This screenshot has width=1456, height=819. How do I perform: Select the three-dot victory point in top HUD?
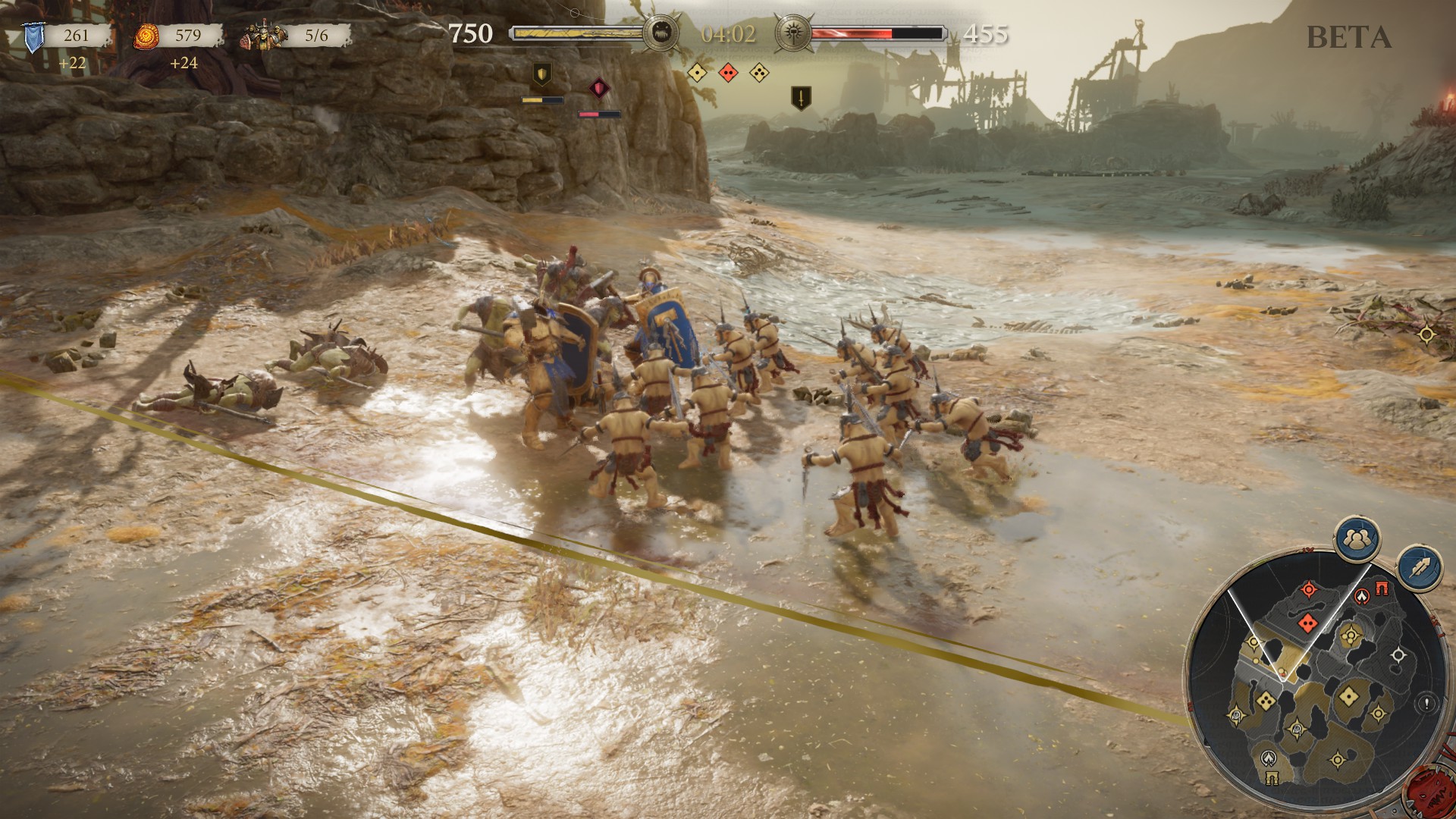coord(758,72)
